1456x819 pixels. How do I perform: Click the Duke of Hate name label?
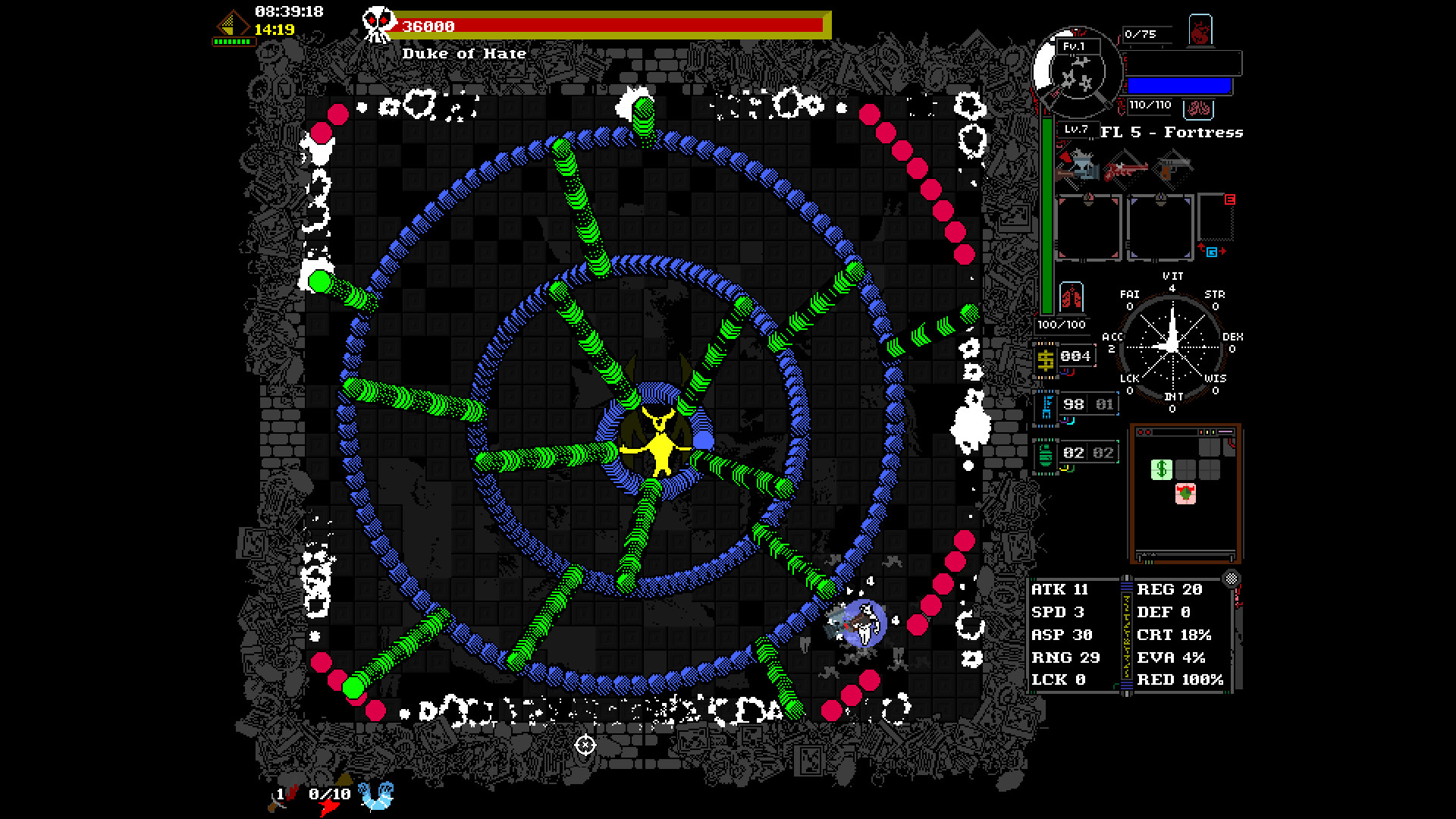pos(464,53)
